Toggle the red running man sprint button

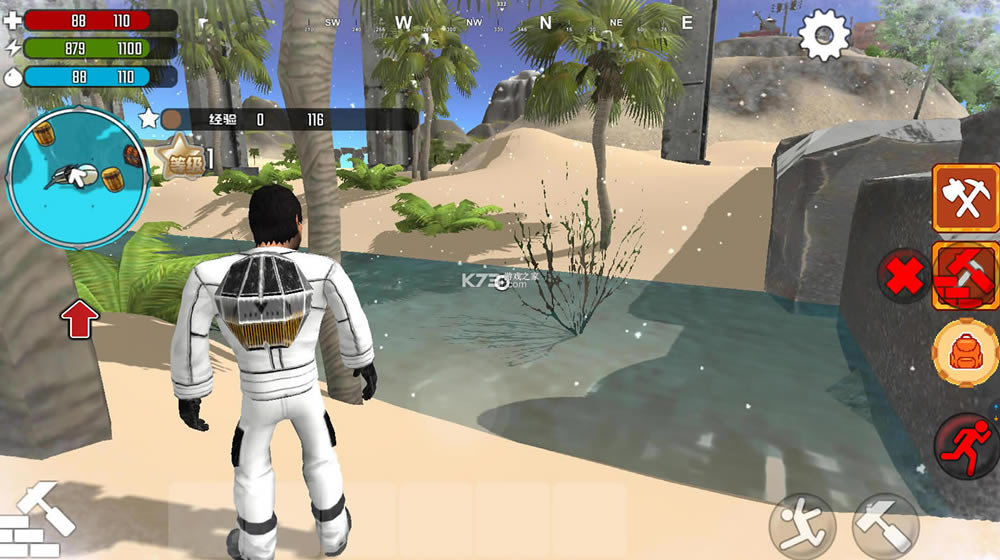pos(966,443)
